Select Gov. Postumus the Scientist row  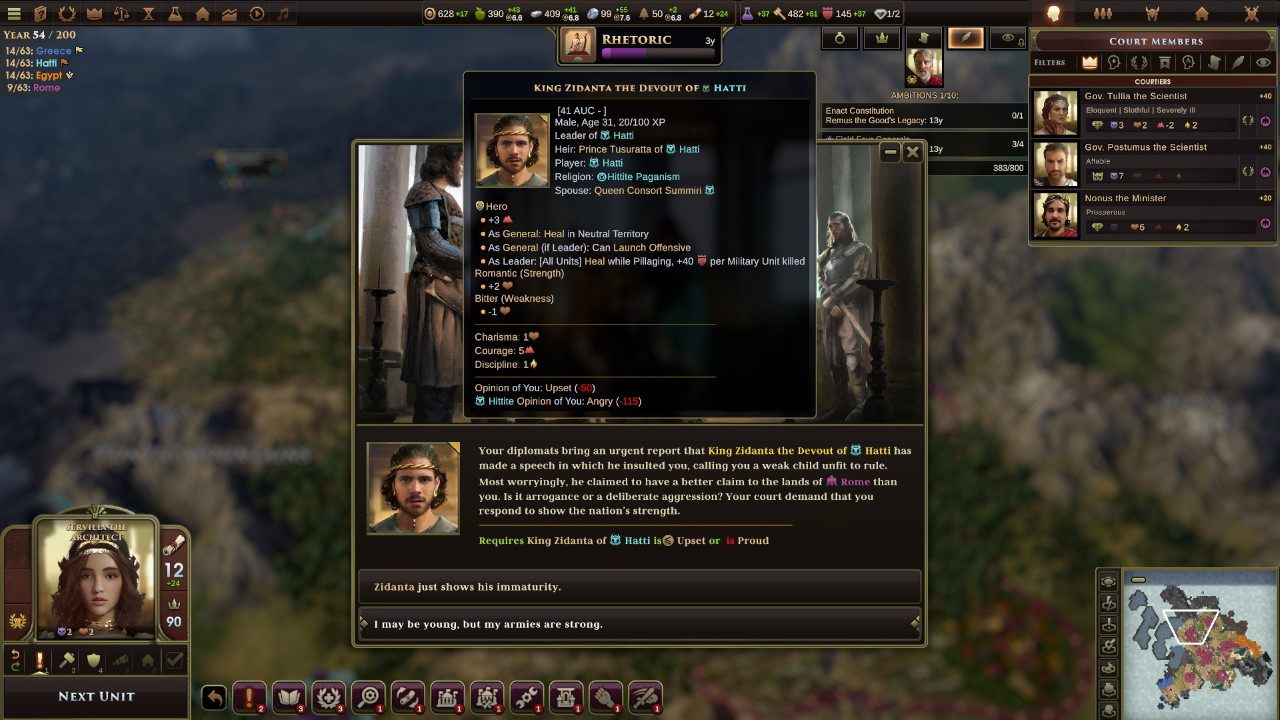click(x=1152, y=162)
